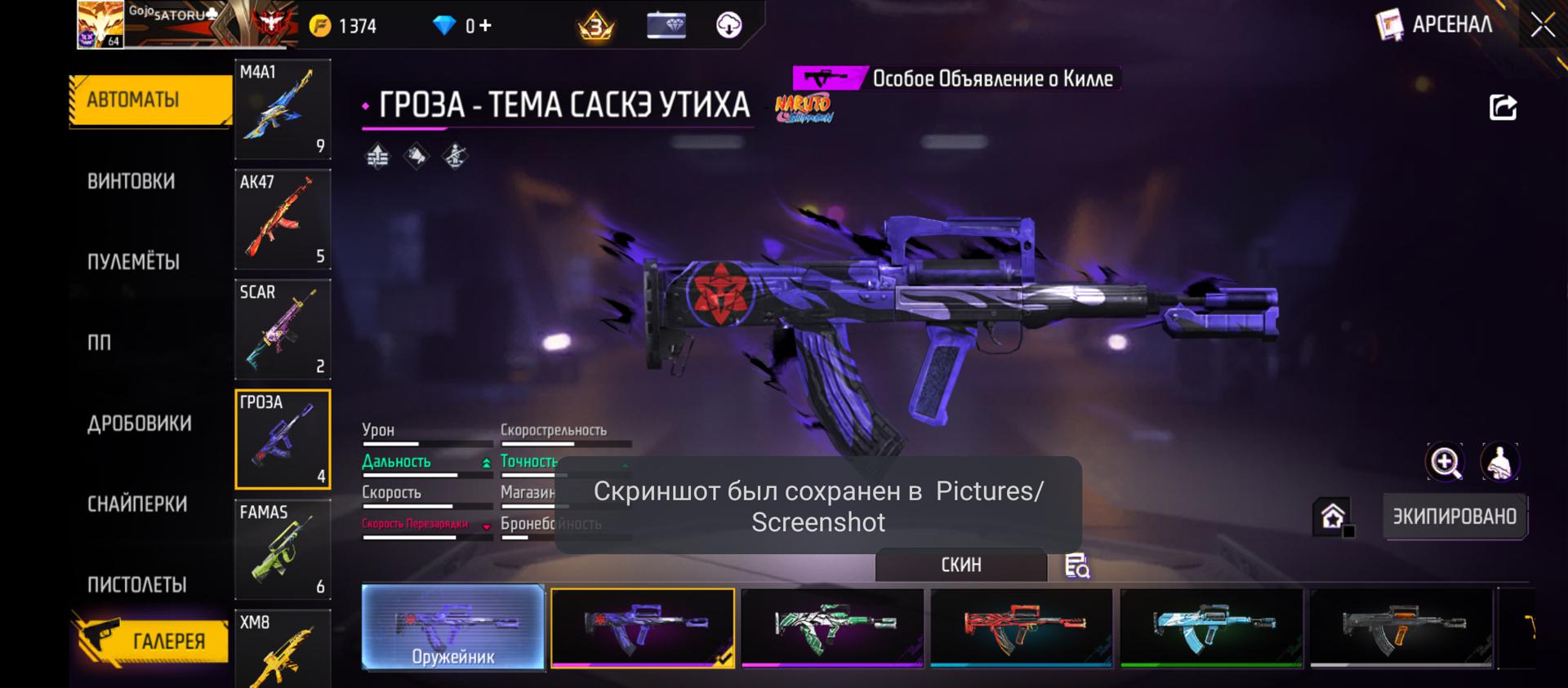Screen dimensions: 1568x688
Task: Close the Арсенал screen
Action: coord(1543,25)
